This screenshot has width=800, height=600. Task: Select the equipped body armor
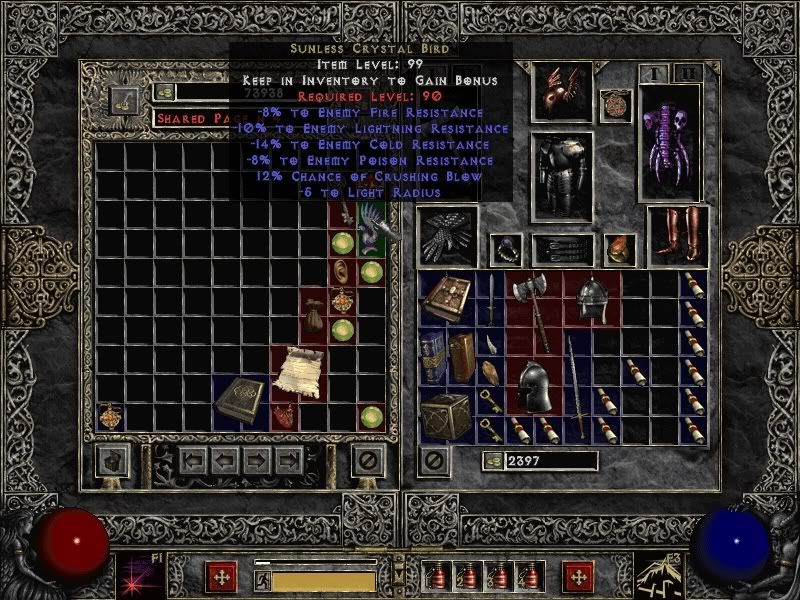click(562, 175)
